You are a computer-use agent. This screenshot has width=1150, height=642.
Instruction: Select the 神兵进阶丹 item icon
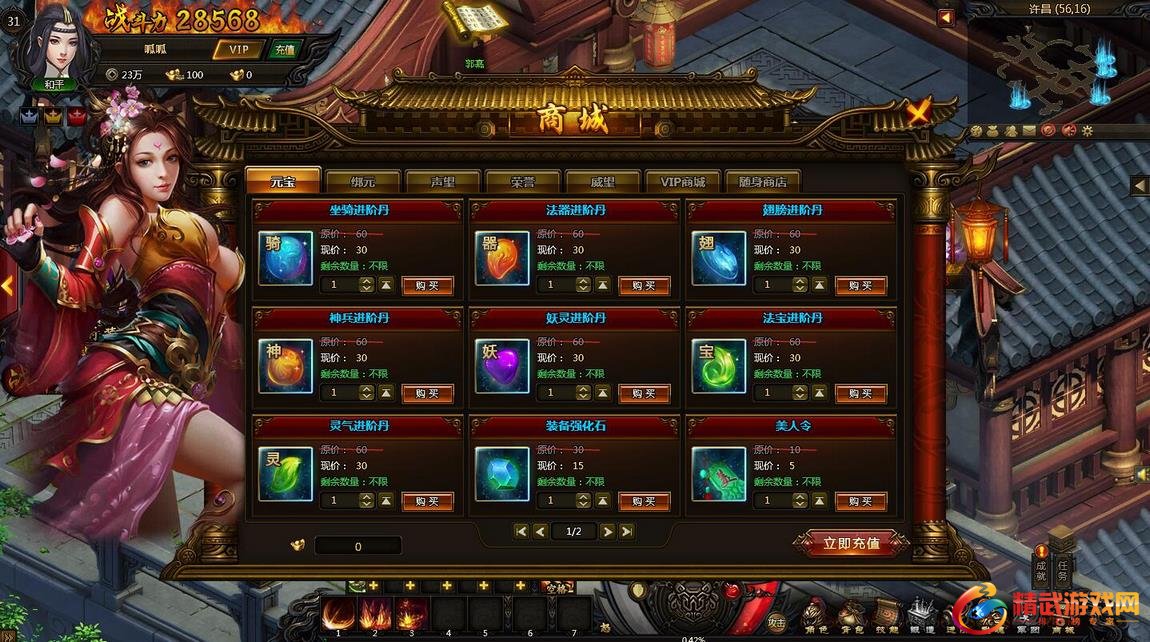[x=285, y=366]
